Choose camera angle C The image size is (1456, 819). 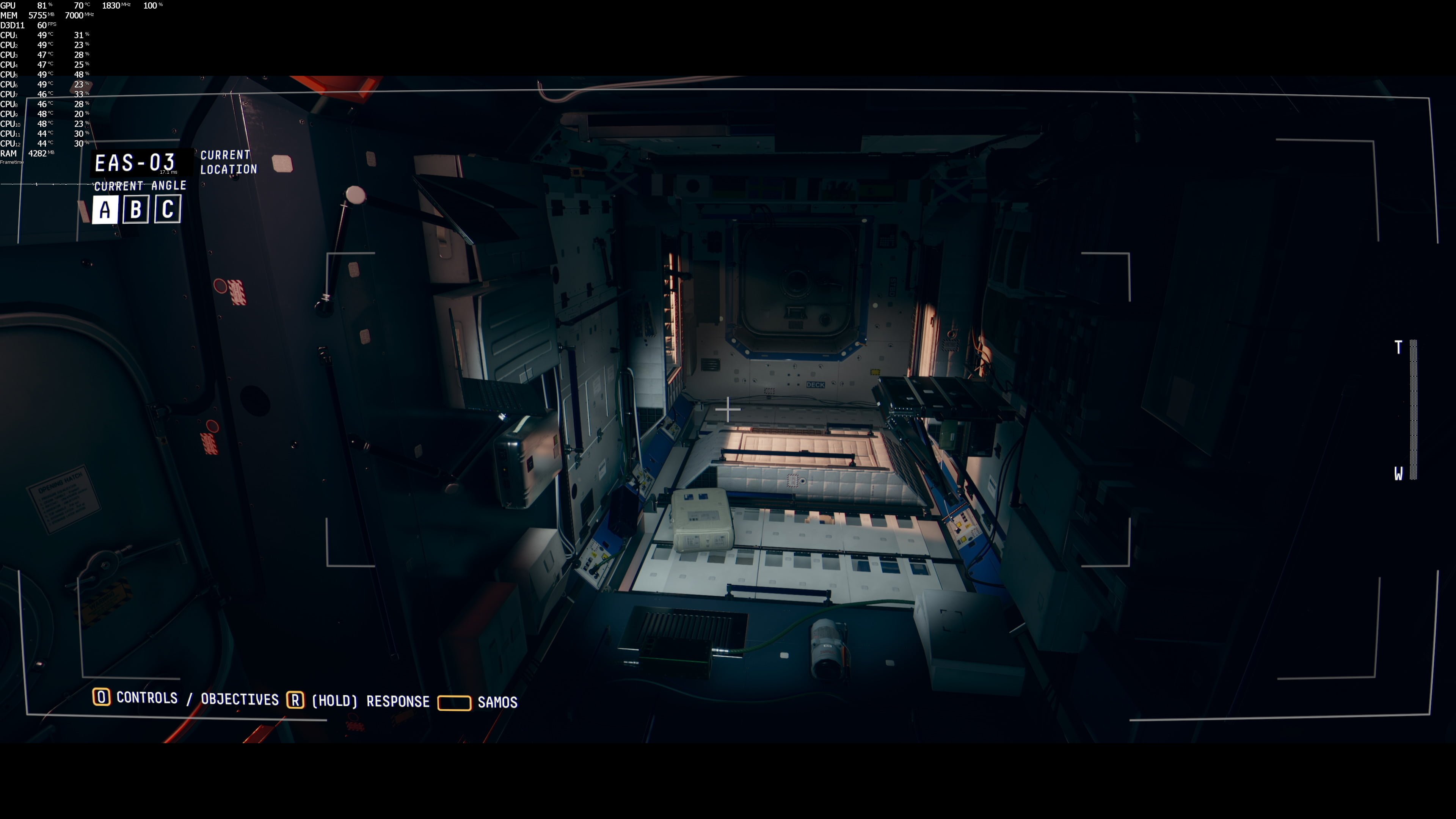[x=167, y=209]
